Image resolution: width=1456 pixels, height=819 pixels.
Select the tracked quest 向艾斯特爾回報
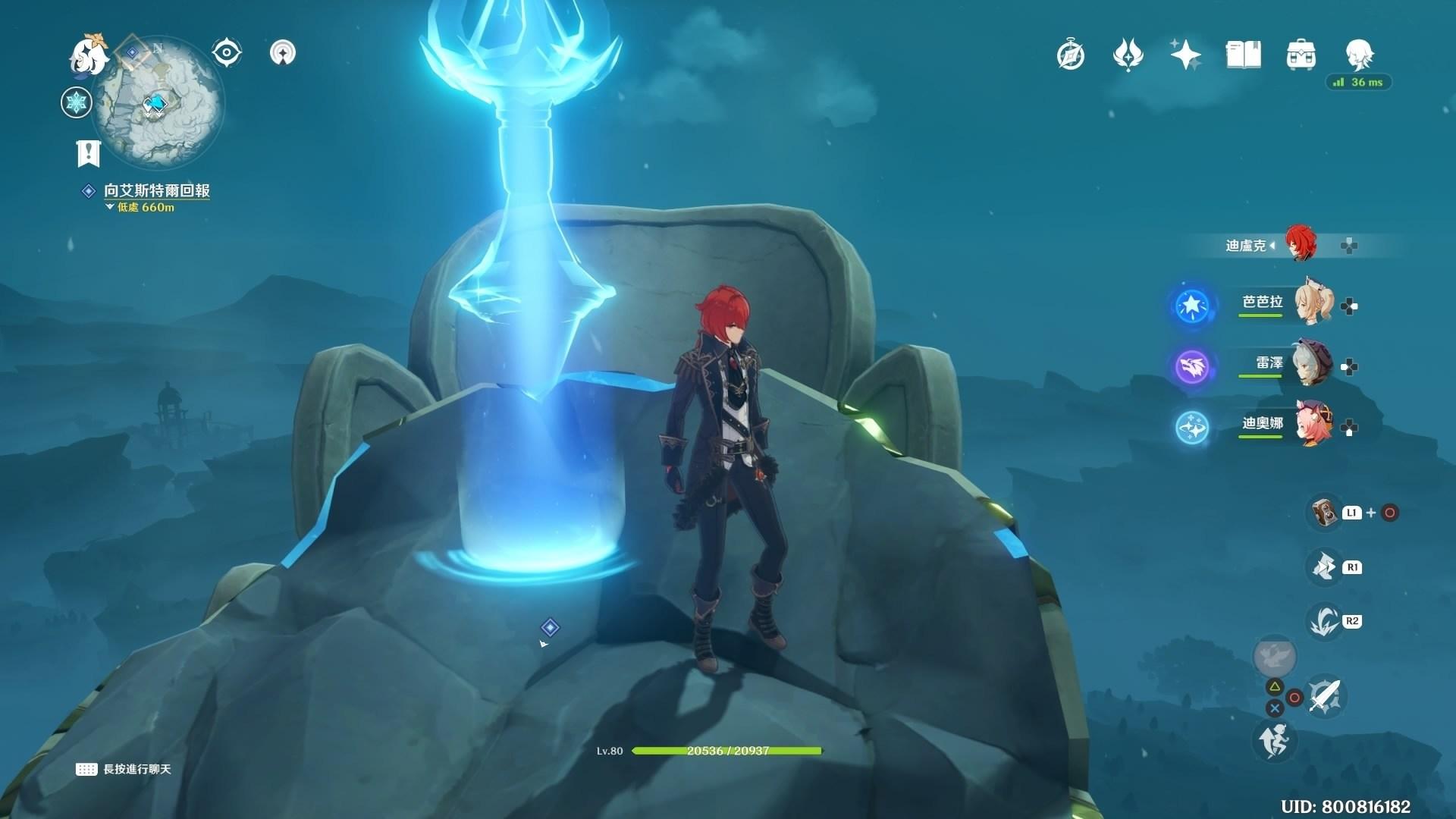coord(156,191)
